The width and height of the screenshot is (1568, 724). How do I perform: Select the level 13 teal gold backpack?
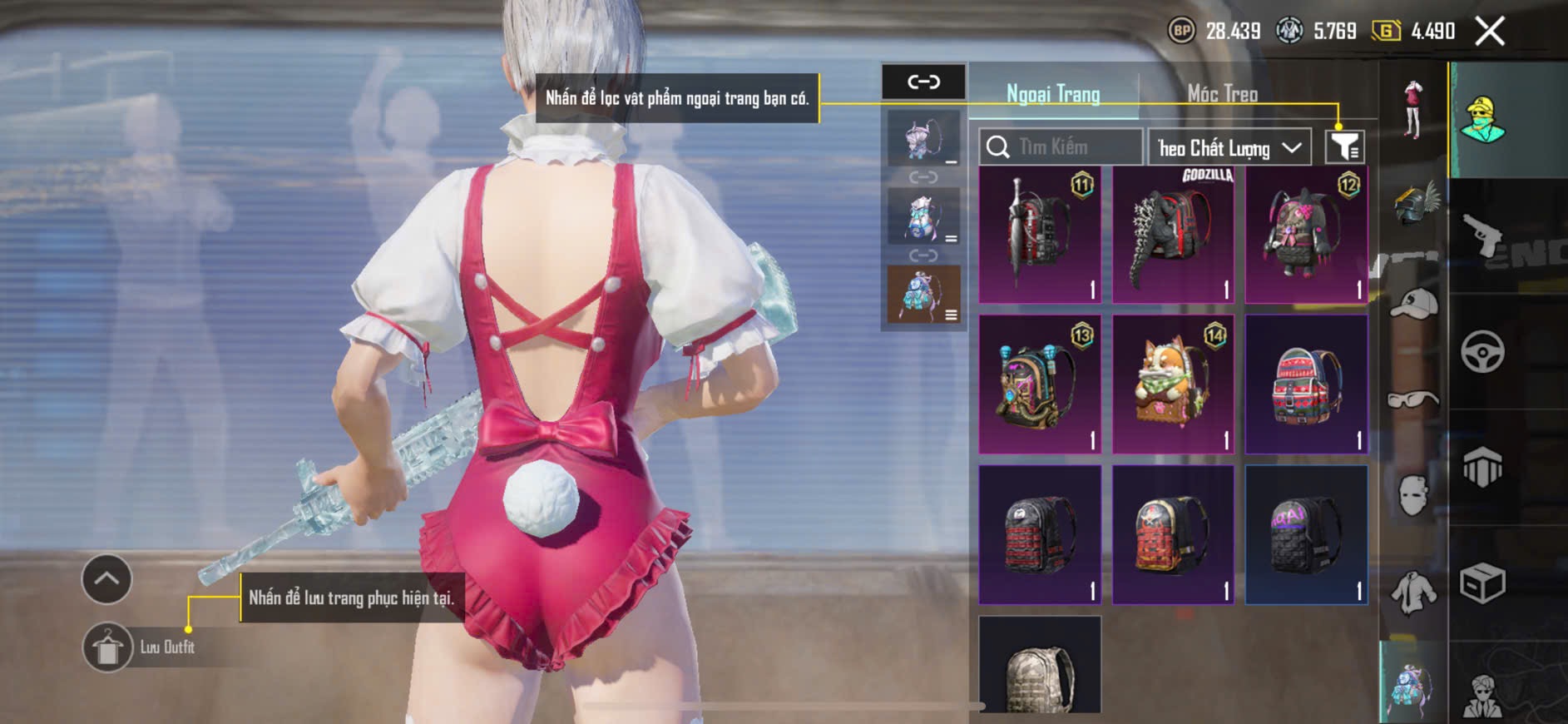[1040, 384]
